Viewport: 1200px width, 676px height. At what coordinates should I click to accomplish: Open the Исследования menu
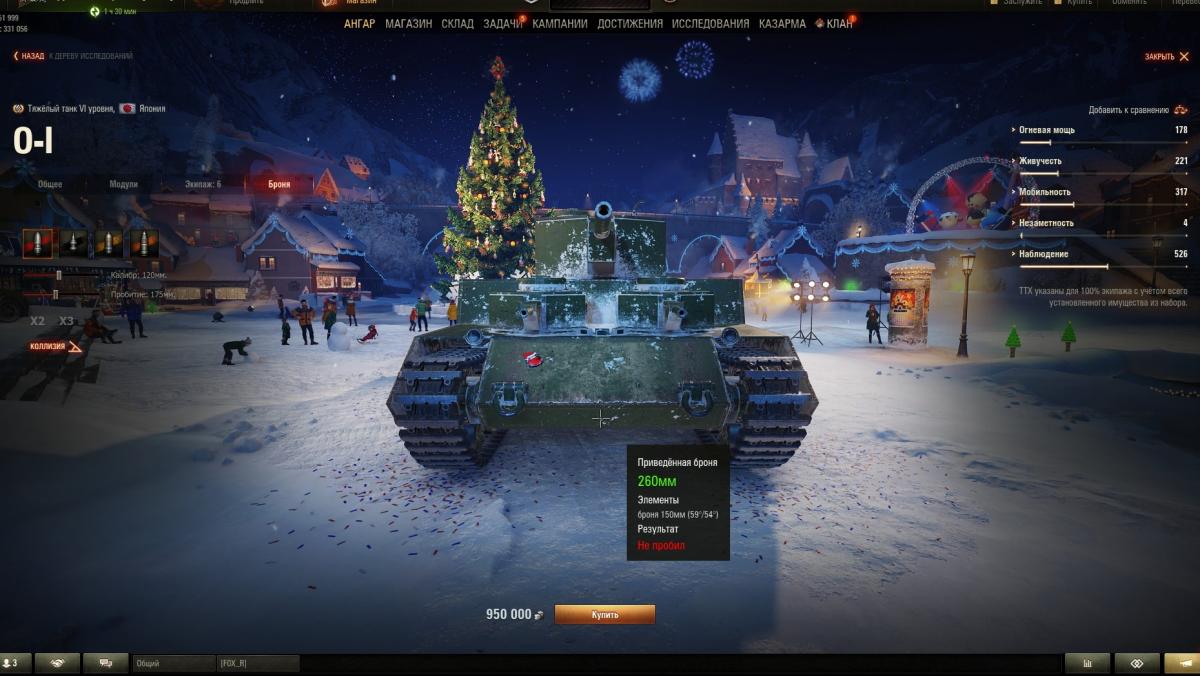click(710, 23)
